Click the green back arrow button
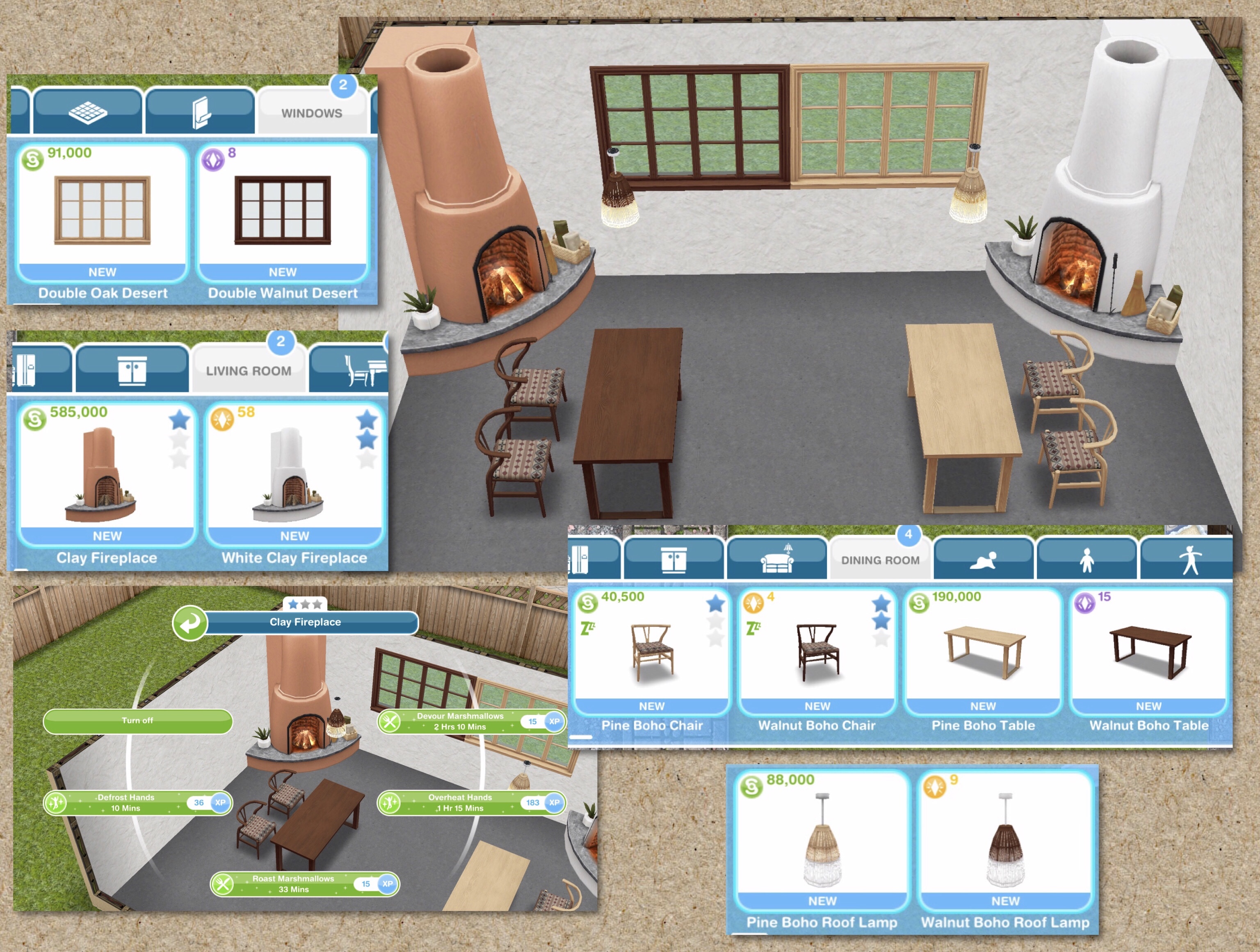 [189, 623]
